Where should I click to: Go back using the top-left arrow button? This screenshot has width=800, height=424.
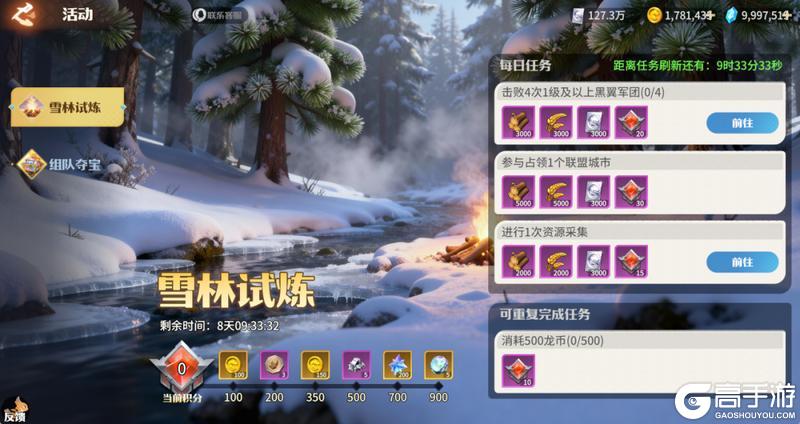coord(22,14)
